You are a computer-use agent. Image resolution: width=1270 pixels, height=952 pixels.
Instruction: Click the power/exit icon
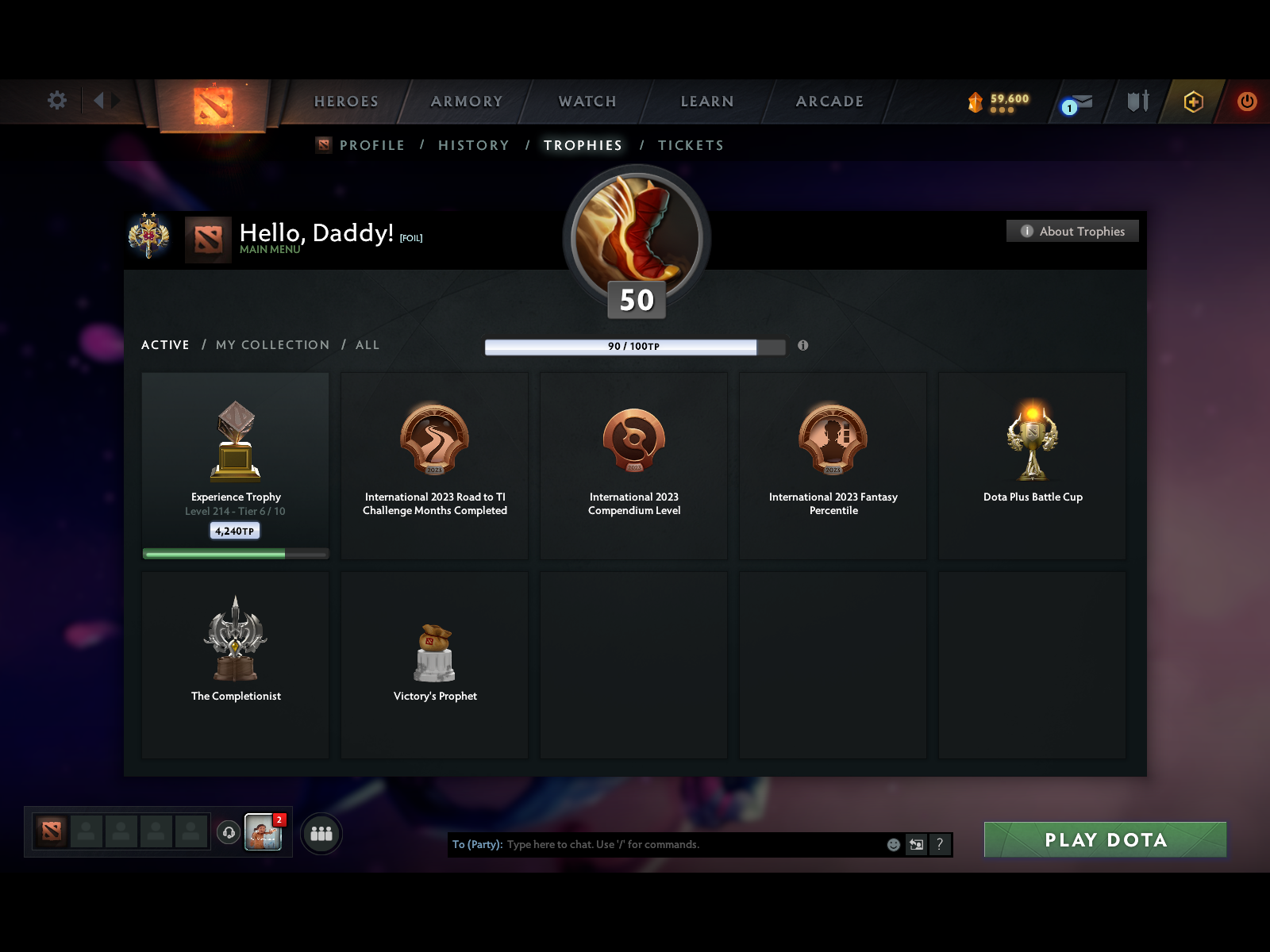[x=1245, y=102]
